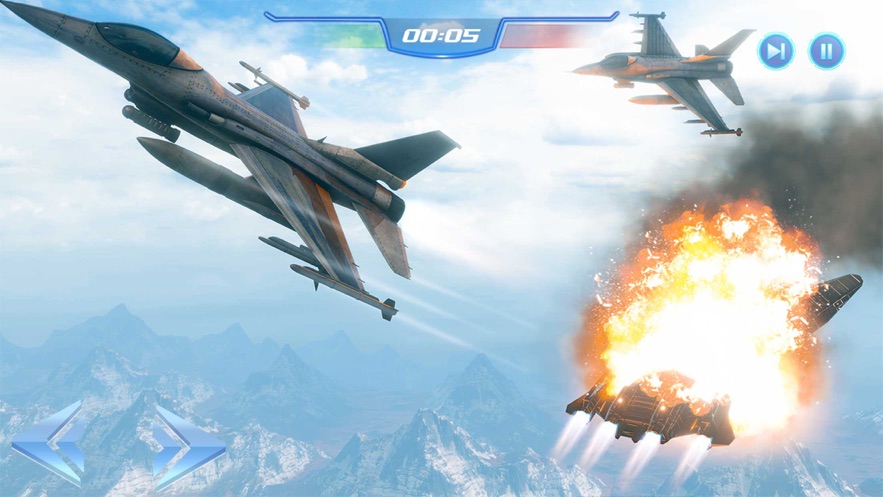Pause the game with the pause button
The image size is (883, 497).
(x=826, y=50)
